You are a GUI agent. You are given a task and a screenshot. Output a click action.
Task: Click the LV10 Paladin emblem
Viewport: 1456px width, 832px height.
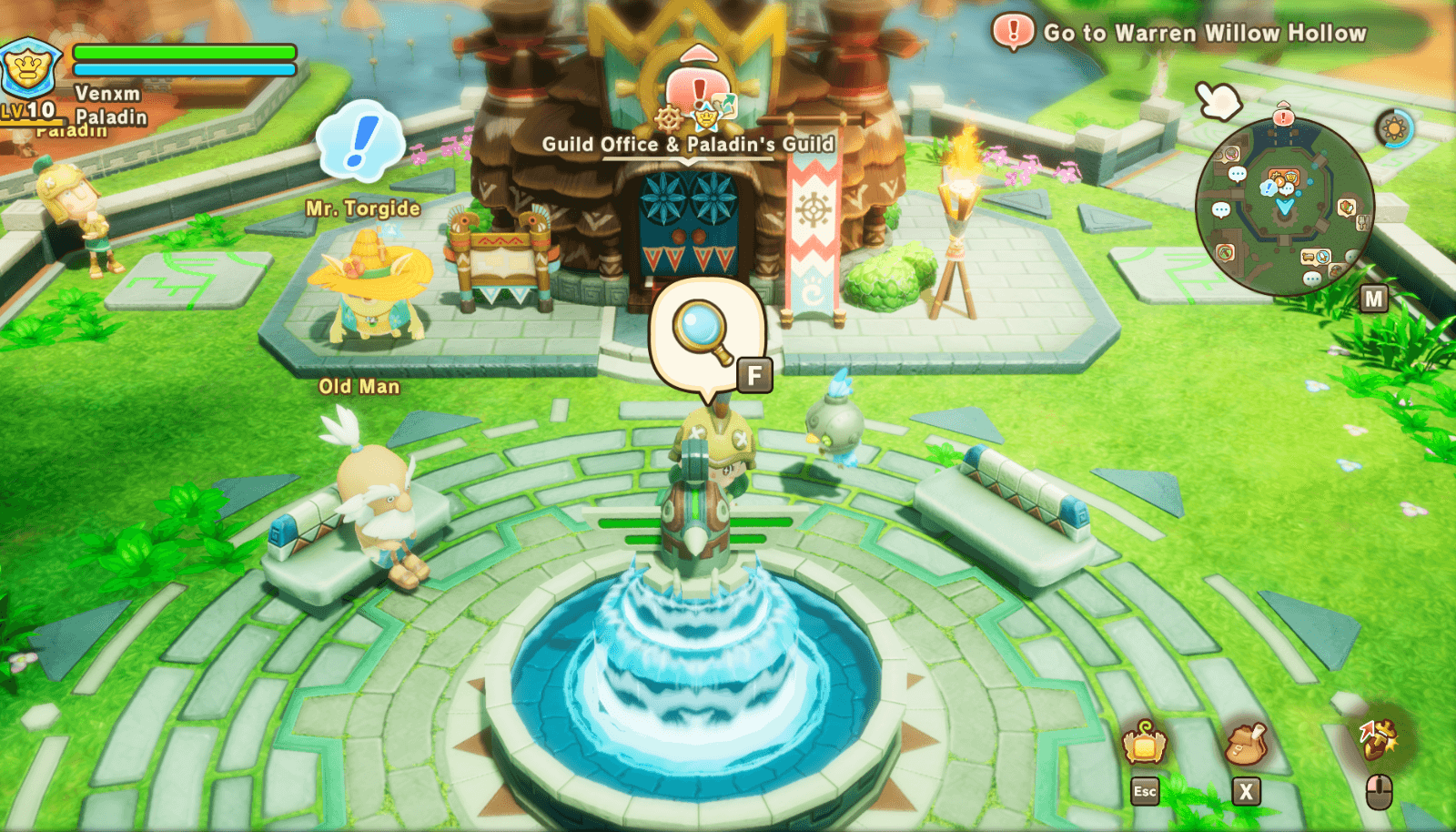coord(31,71)
